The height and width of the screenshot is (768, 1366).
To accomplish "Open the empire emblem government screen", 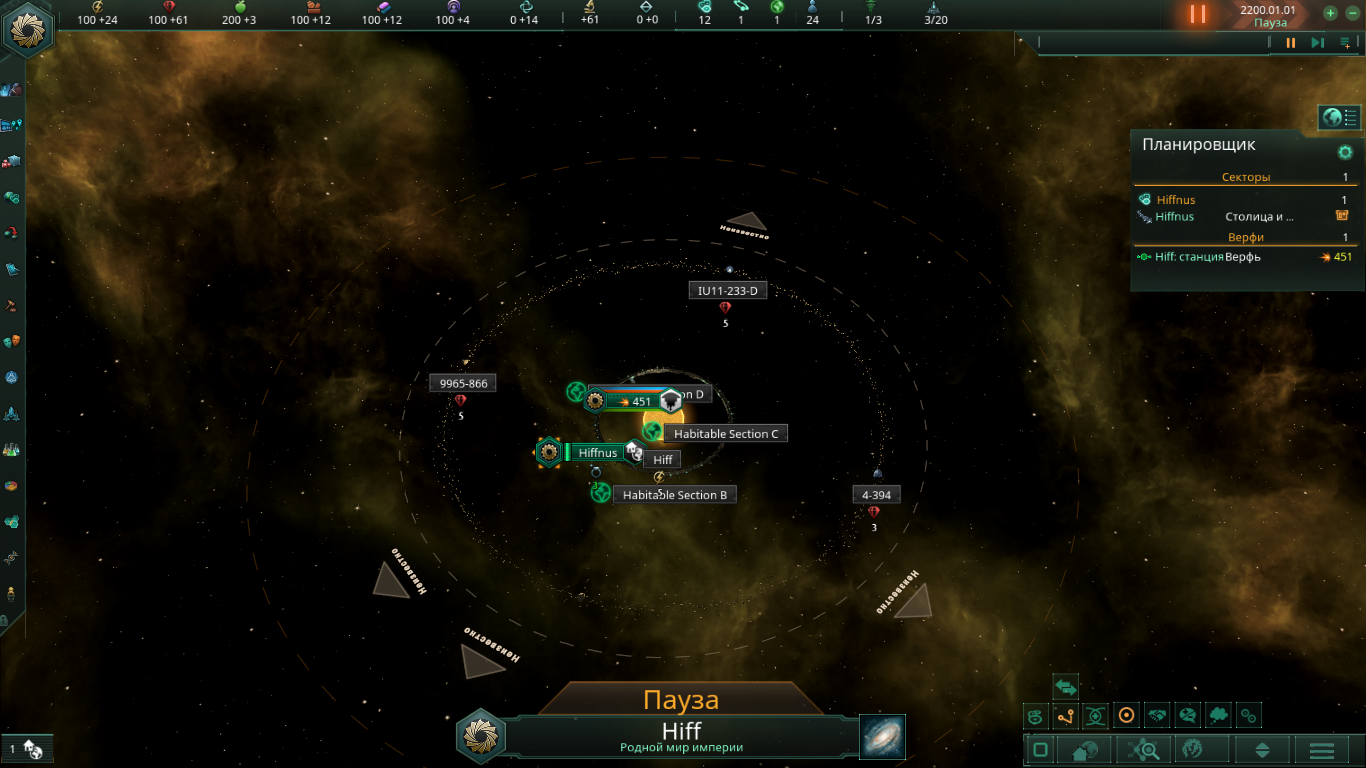I will (x=29, y=30).
